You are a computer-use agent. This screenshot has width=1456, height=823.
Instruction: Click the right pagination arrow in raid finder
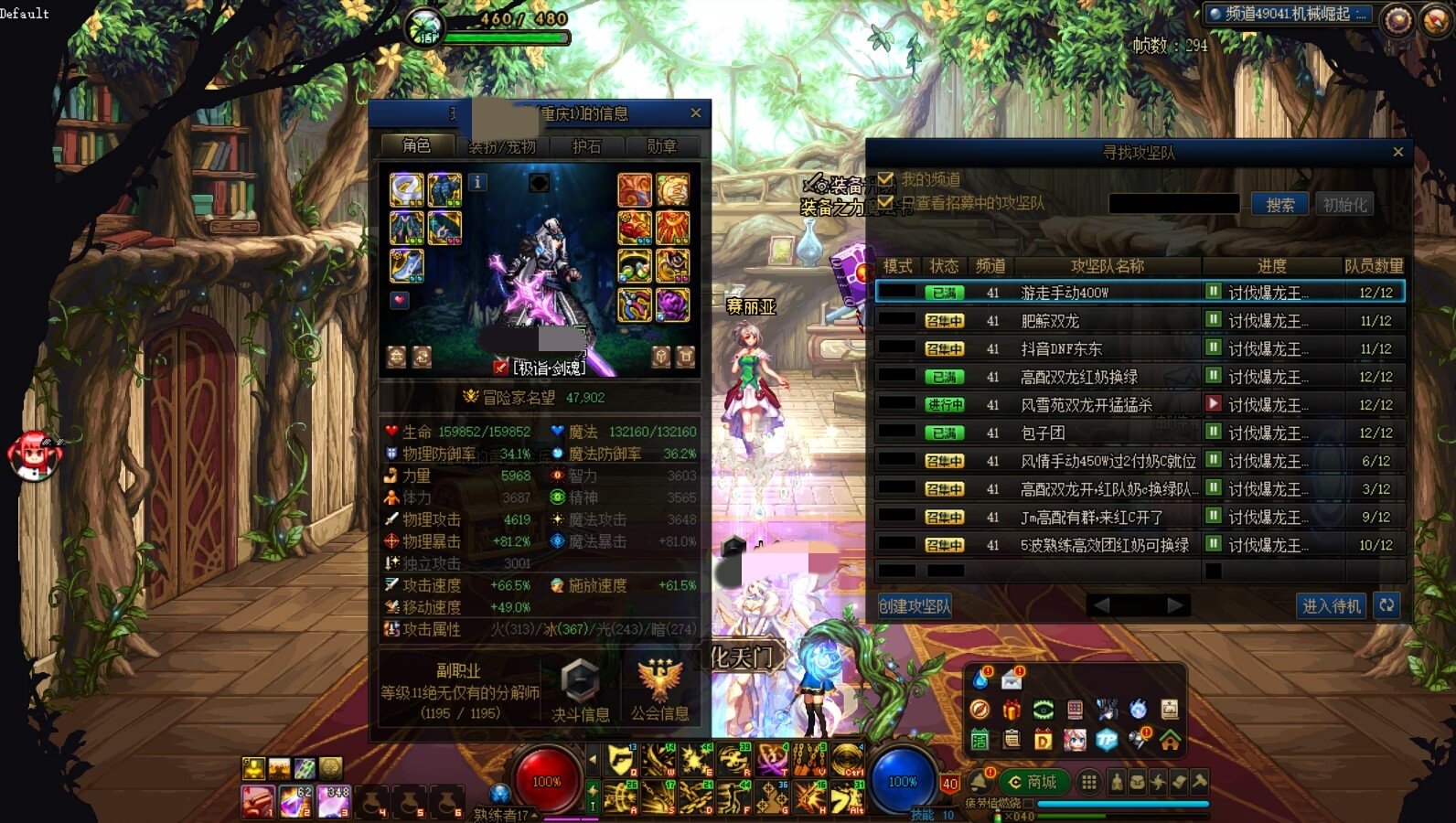1173,604
